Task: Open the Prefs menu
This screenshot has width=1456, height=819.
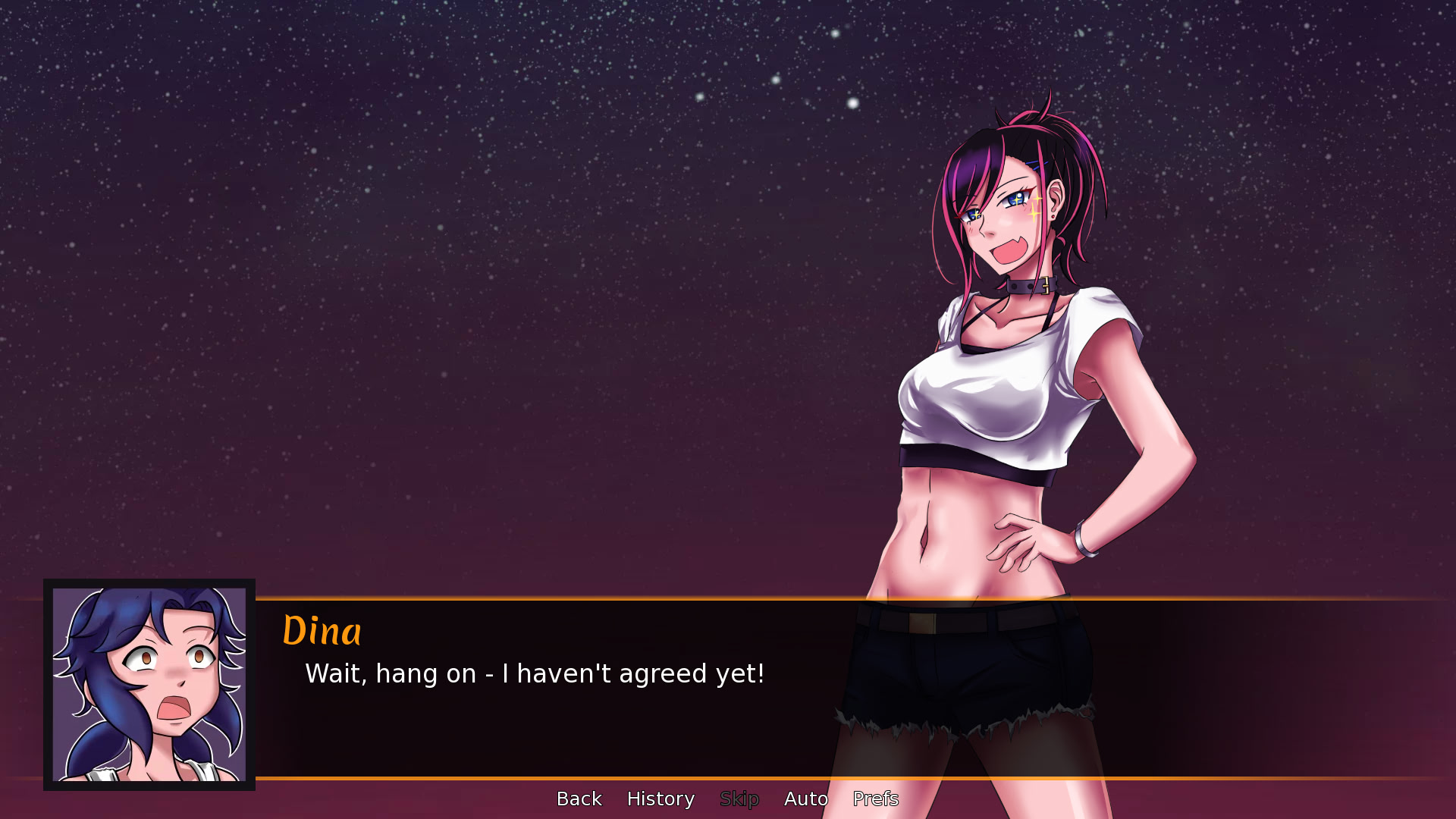Action: [x=875, y=799]
